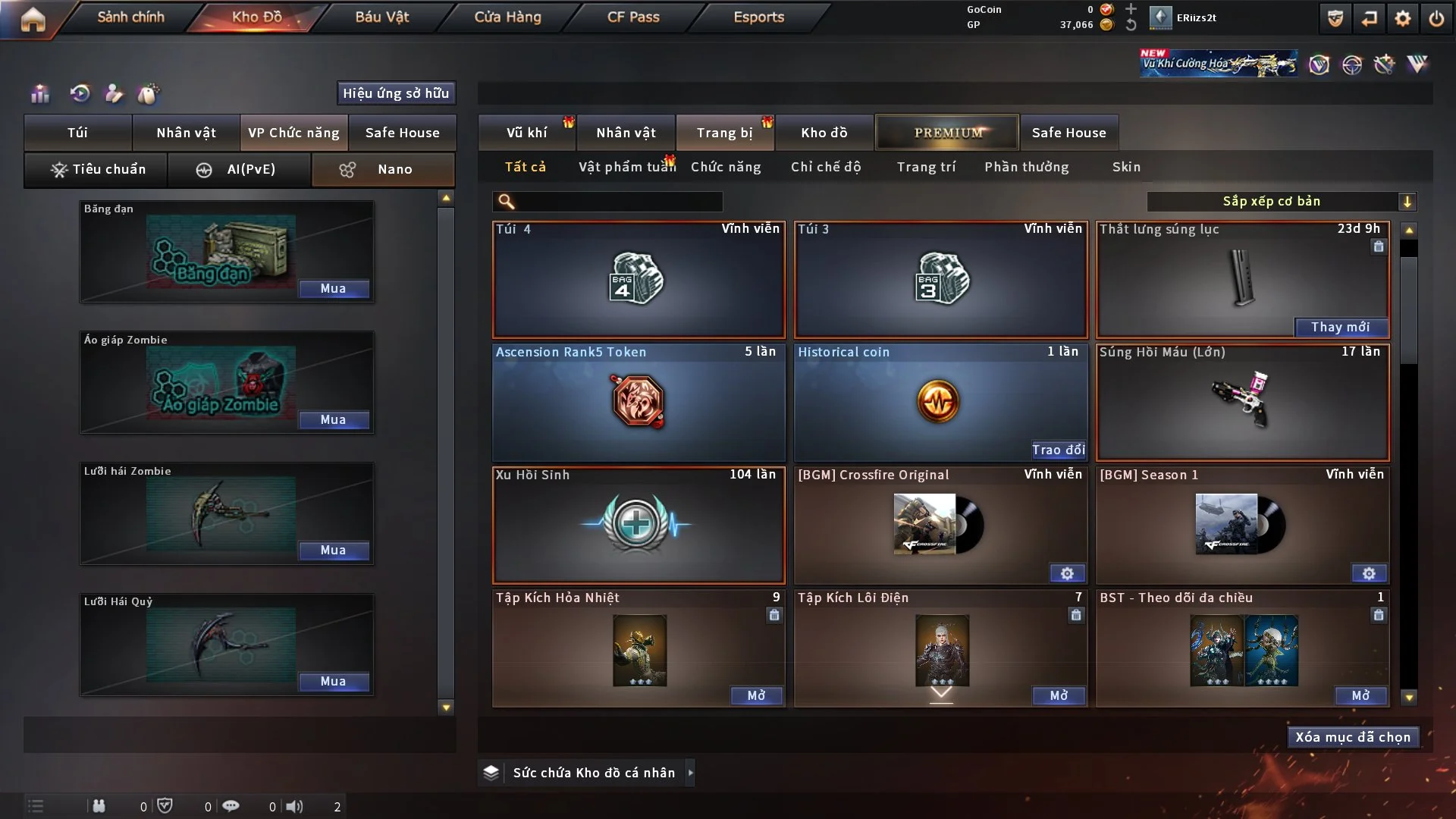
Task: Open the CF Pass menu
Action: [x=633, y=17]
